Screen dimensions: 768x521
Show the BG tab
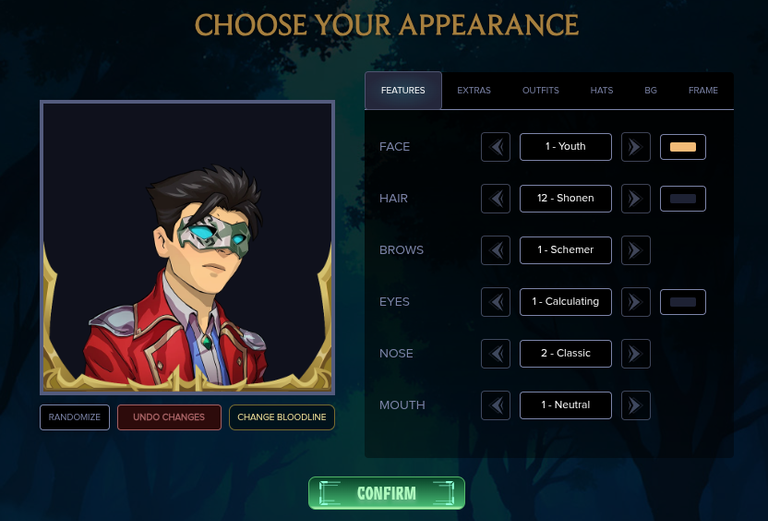pos(651,91)
